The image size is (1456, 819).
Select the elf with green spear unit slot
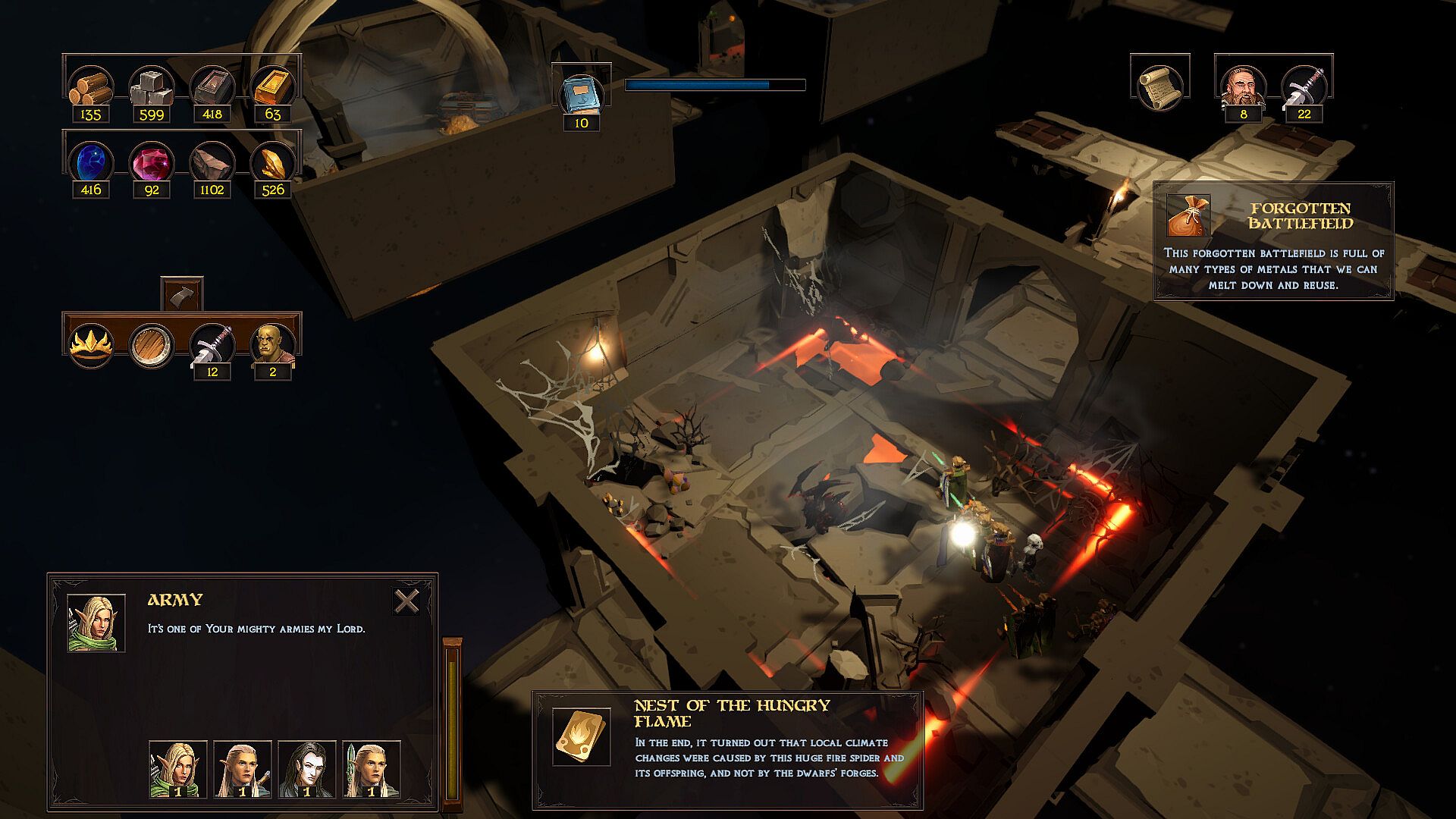click(x=372, y=769)
